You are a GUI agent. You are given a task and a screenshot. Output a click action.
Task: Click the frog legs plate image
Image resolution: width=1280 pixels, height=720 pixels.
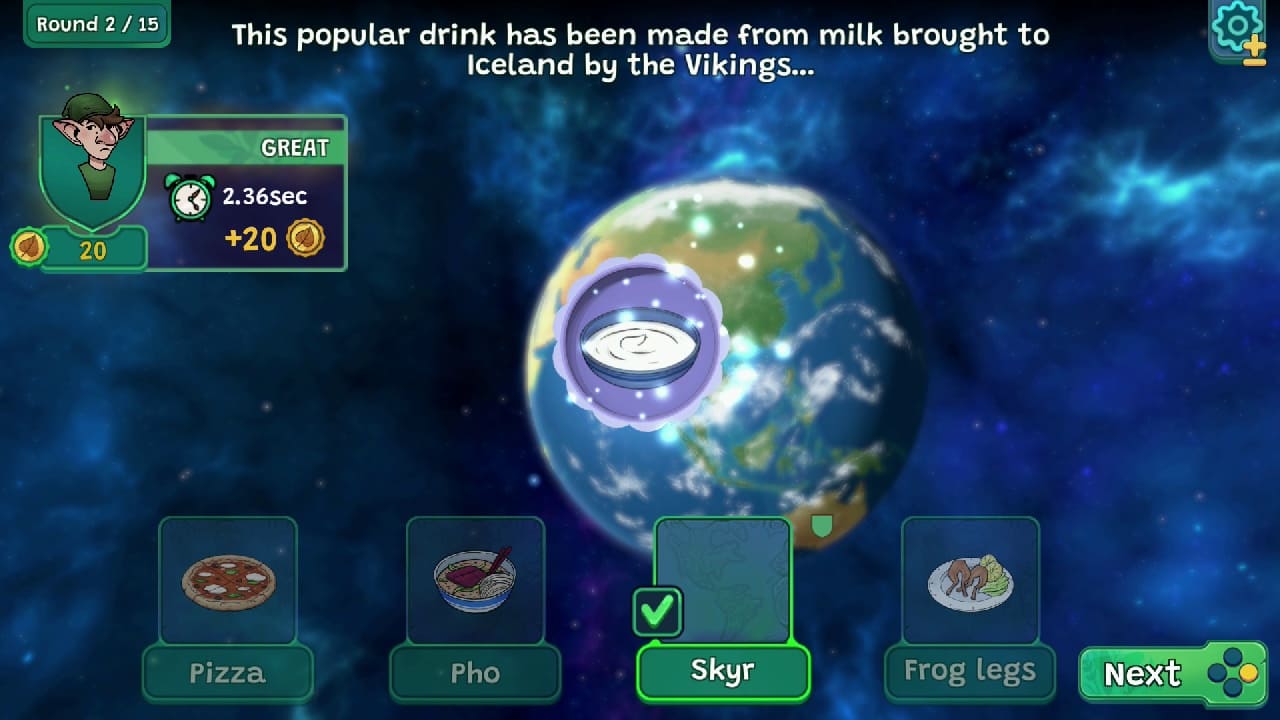coord(970,583)
